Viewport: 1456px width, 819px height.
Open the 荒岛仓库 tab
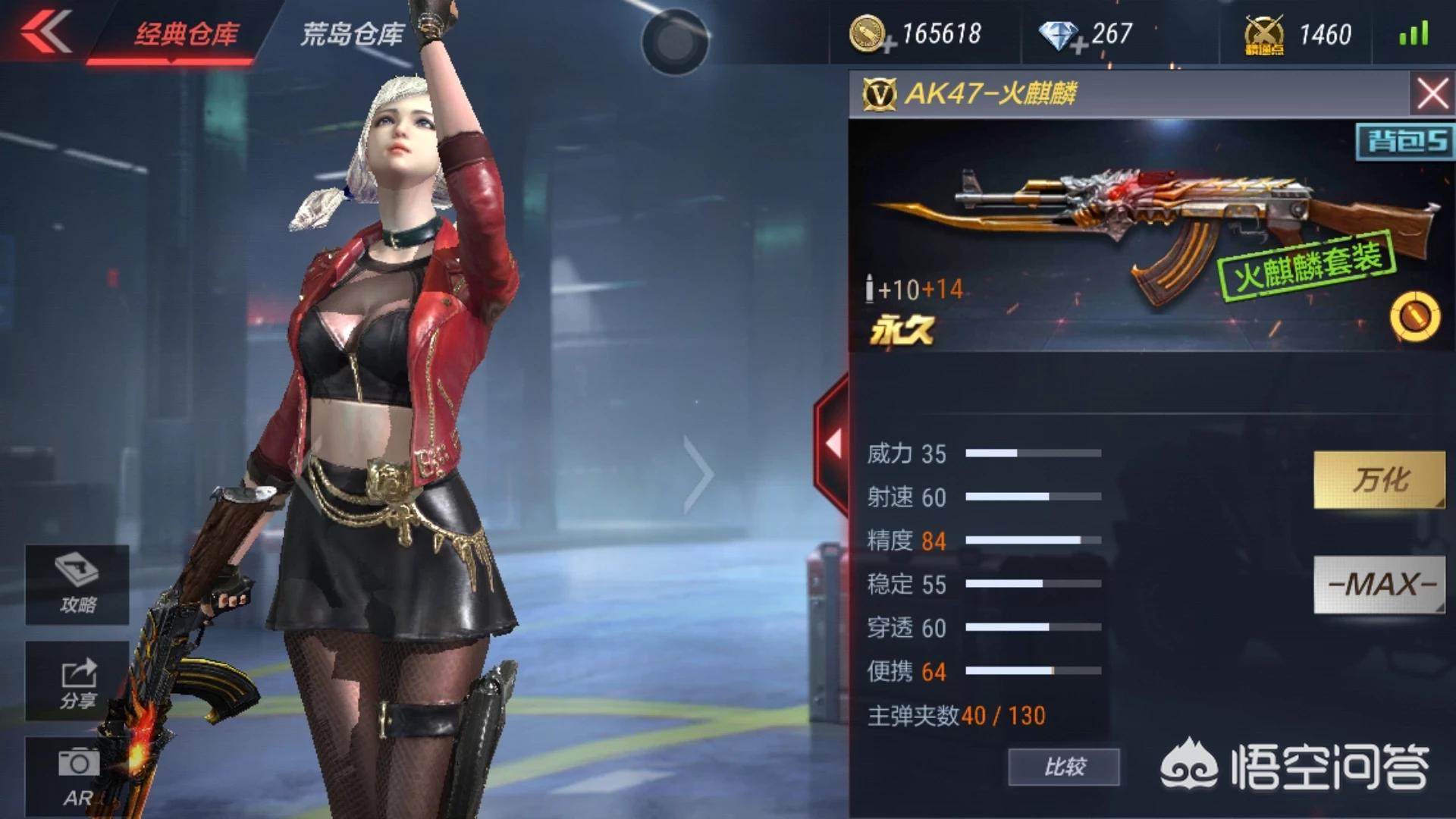[352, 34]
